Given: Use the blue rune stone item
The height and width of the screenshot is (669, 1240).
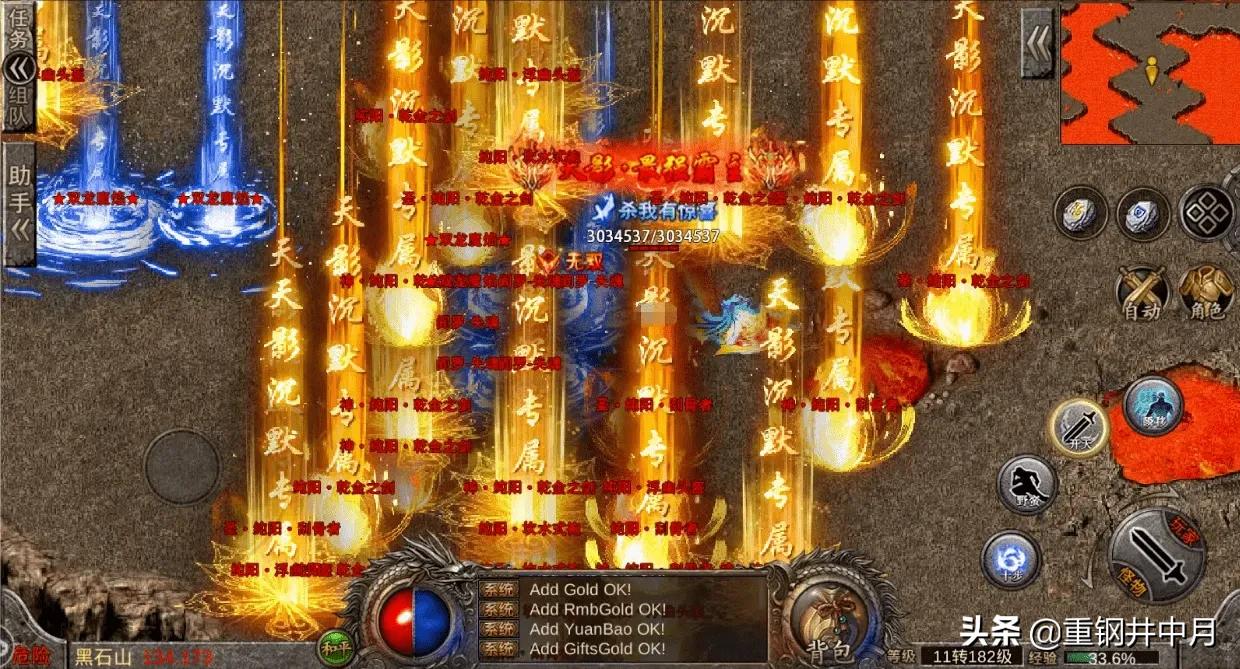Looking at the screenshot, I should pyautogui.click(x=1143, y=214).
